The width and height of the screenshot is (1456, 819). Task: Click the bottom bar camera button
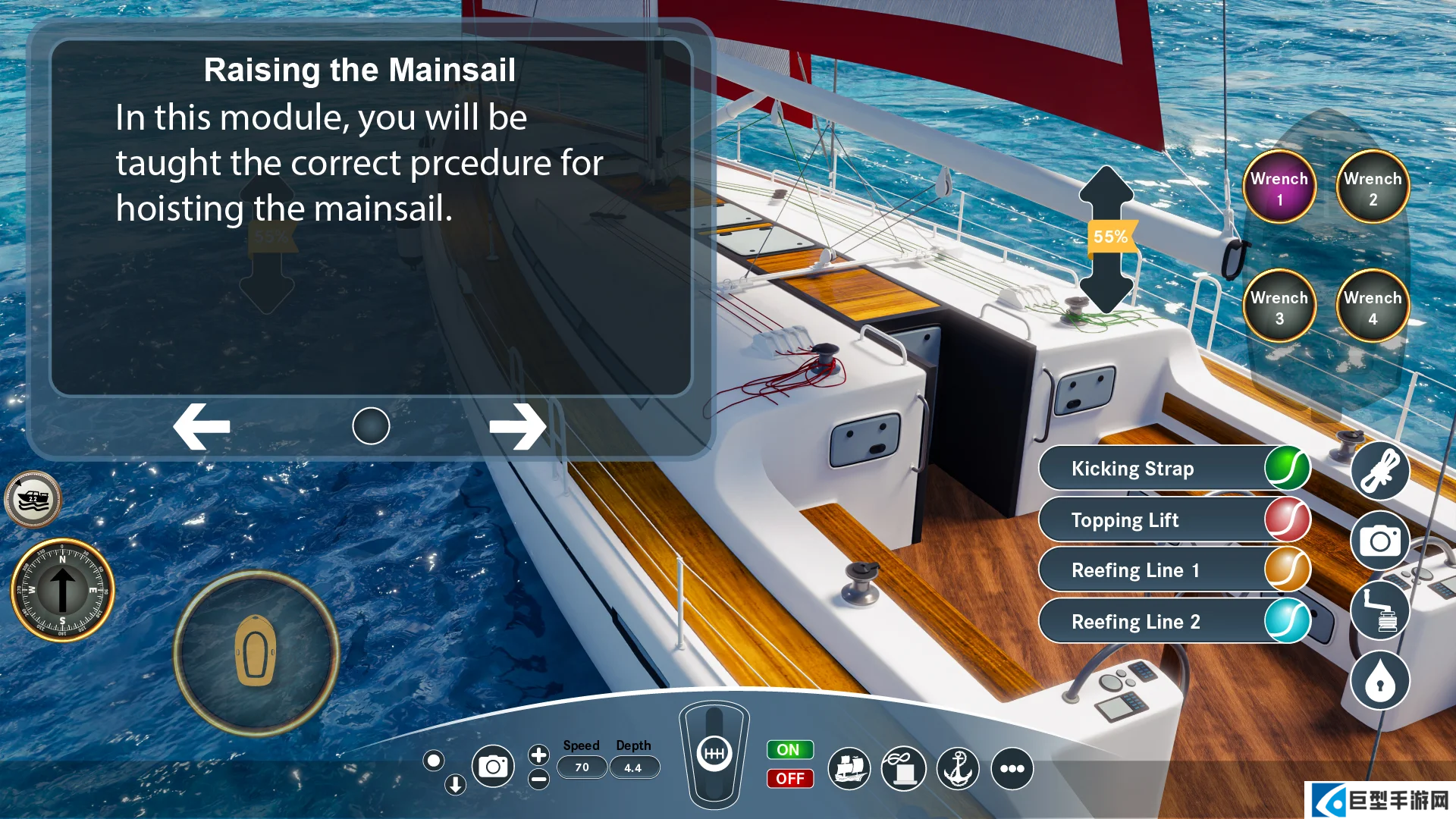(x=493, y=767)
